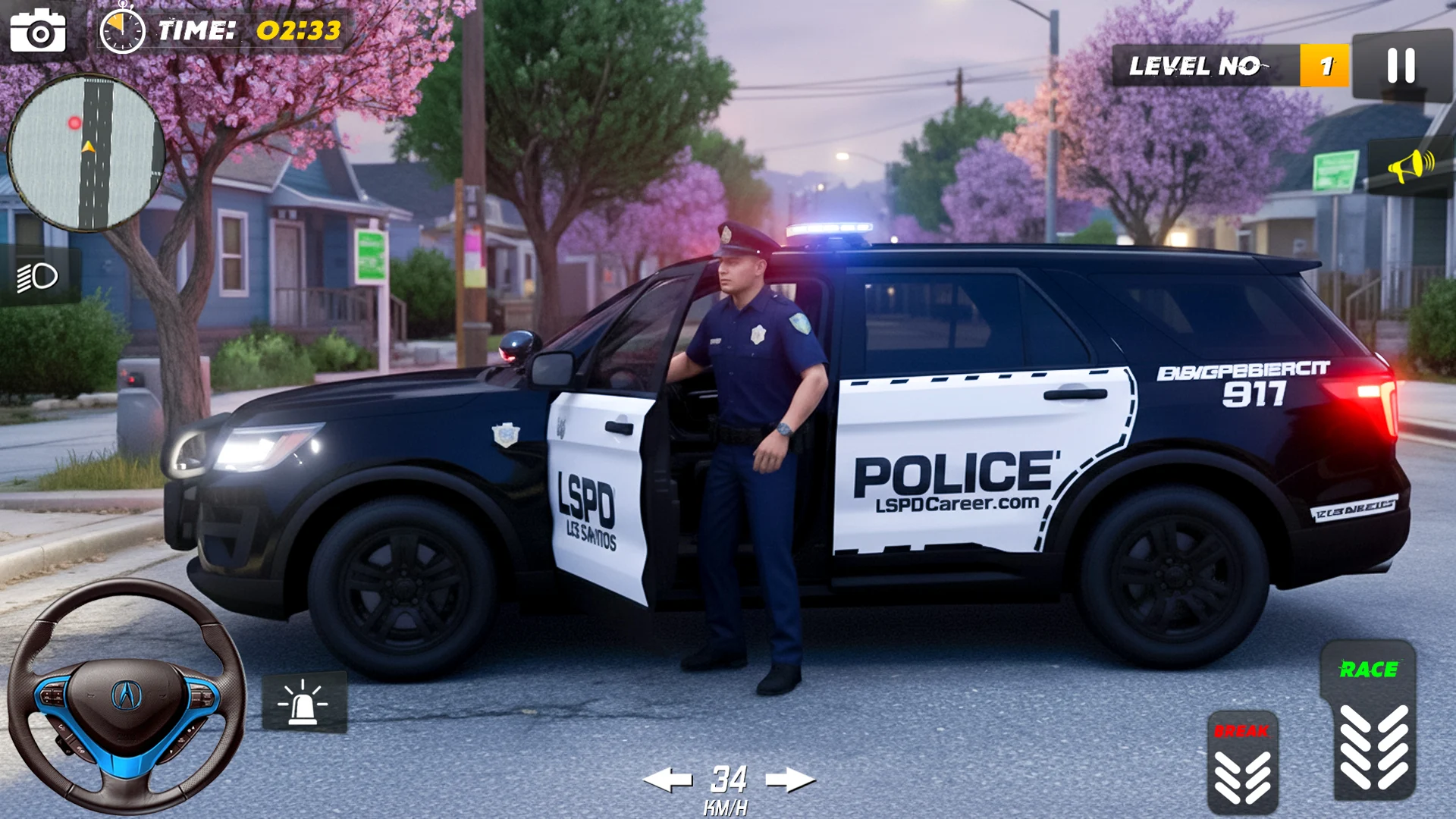Open the circular minimap
Viewport: 1456px width, 819px height.
[x=86, y=152]
